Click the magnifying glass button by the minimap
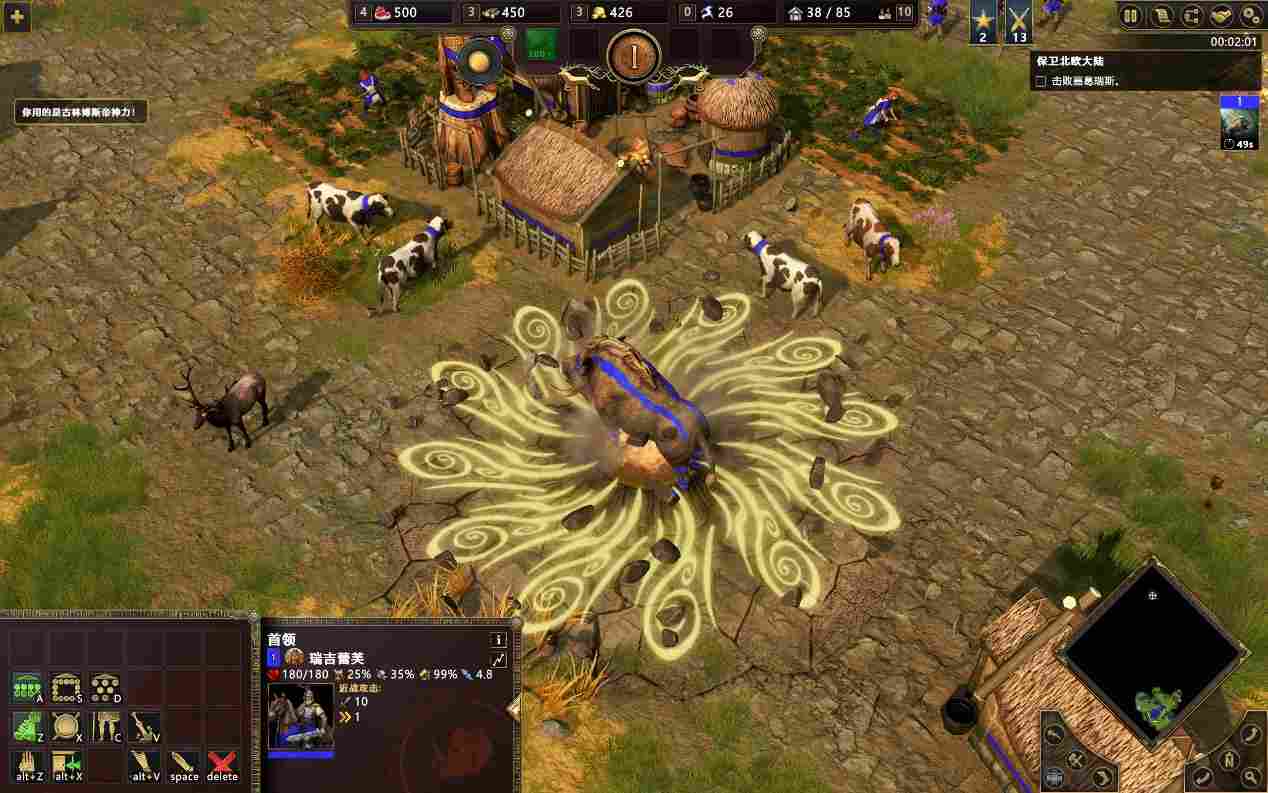1268x793 pixels. (x=1251, y=777)
